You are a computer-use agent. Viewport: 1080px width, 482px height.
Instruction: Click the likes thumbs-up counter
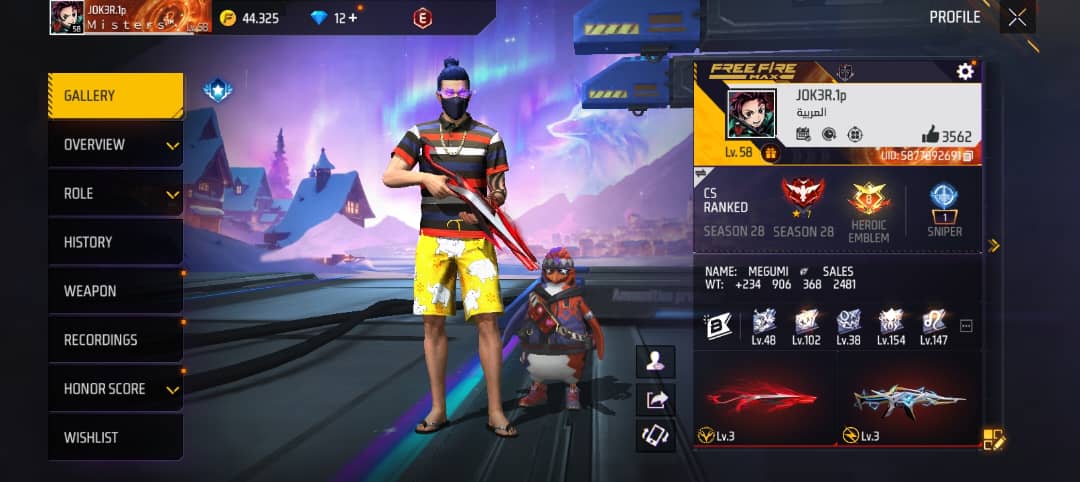(x=945, y=136)
